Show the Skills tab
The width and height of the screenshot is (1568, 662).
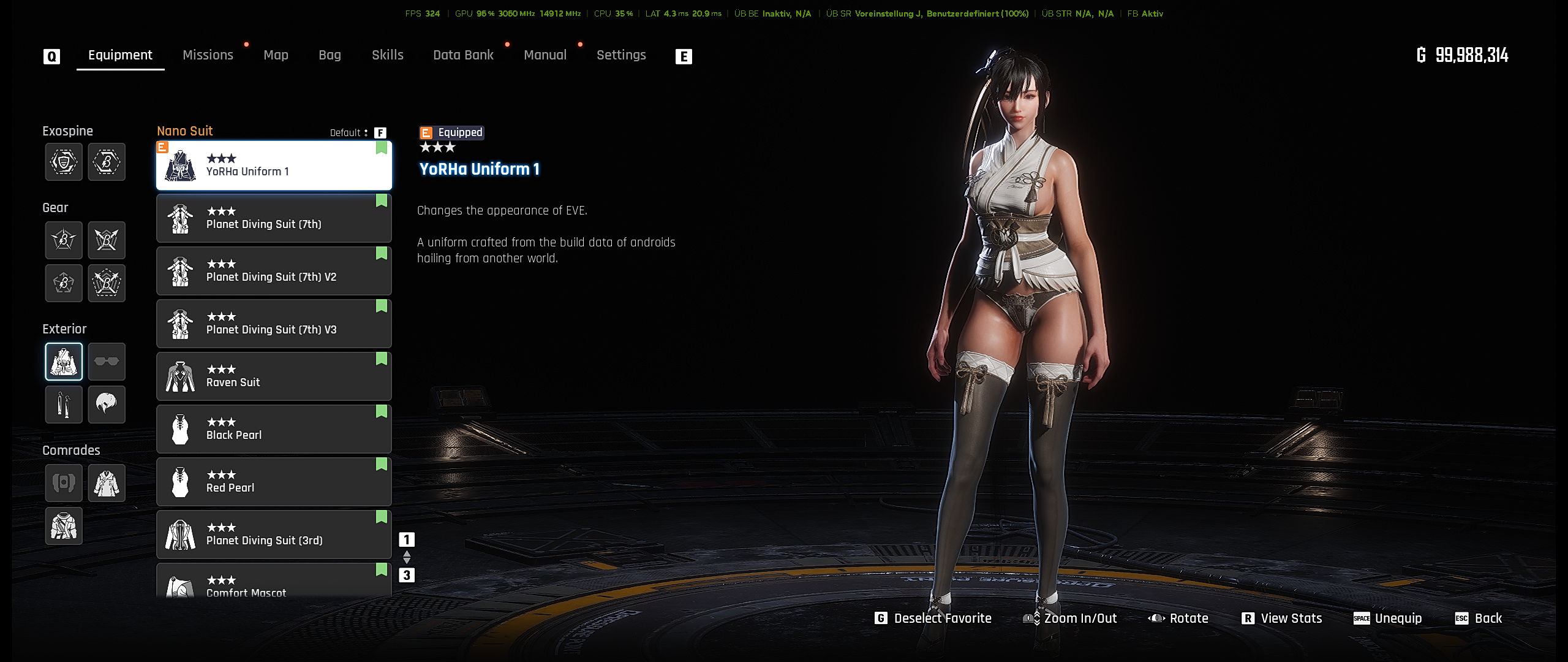pyautogui.click(x=387, y=55)
